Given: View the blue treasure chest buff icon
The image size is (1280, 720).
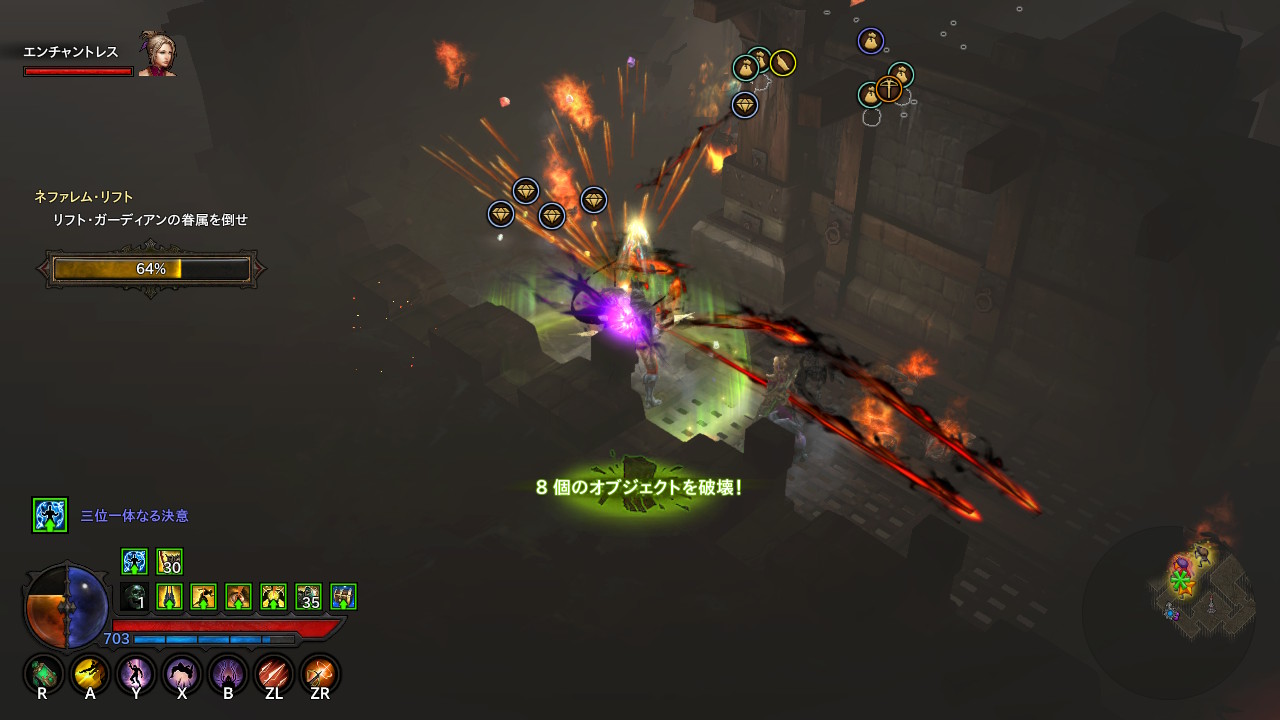Looking at the screenshot, I should tap(343, 597).
